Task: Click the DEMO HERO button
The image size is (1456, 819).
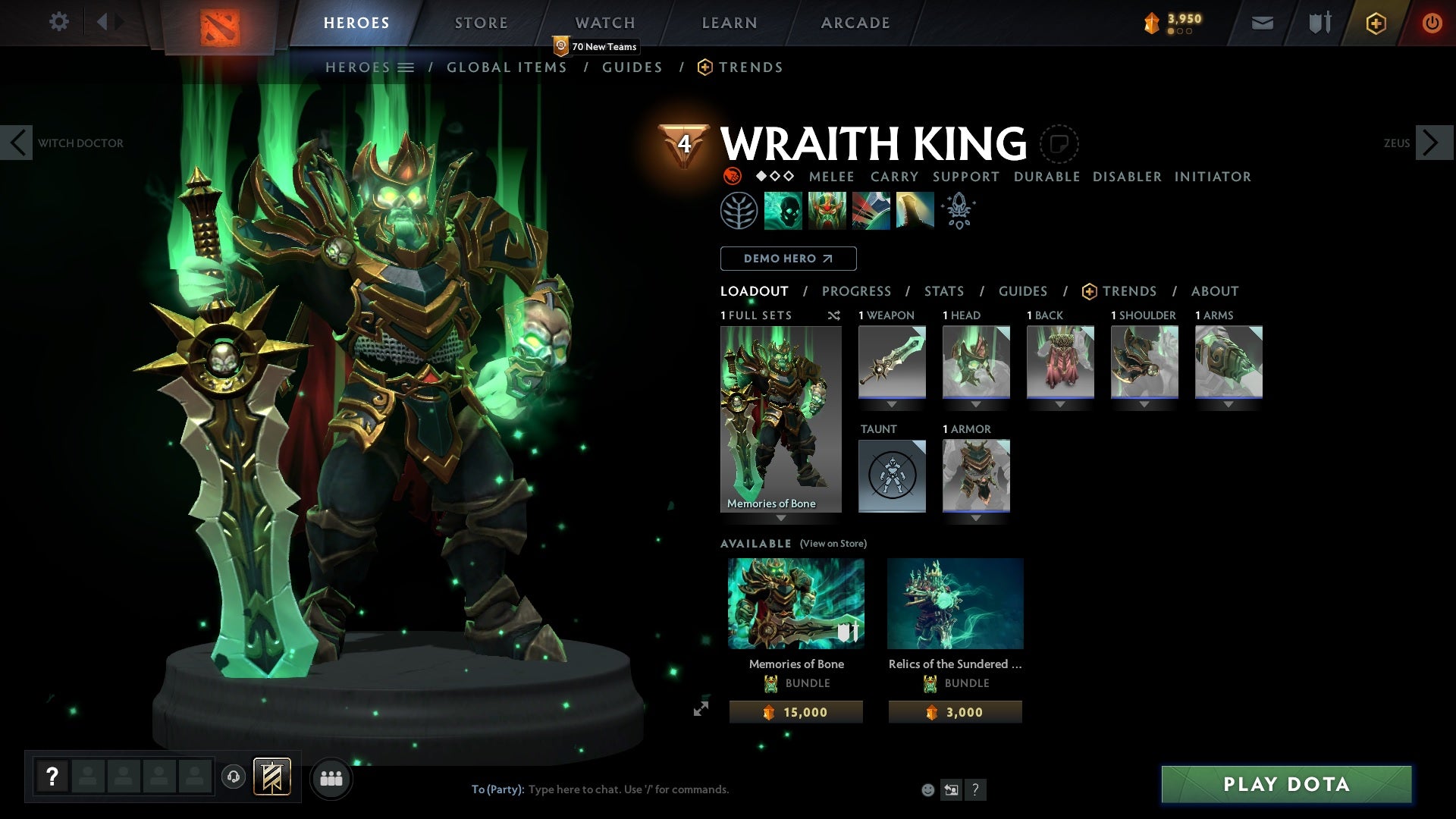Action: [x=787, y=259]
